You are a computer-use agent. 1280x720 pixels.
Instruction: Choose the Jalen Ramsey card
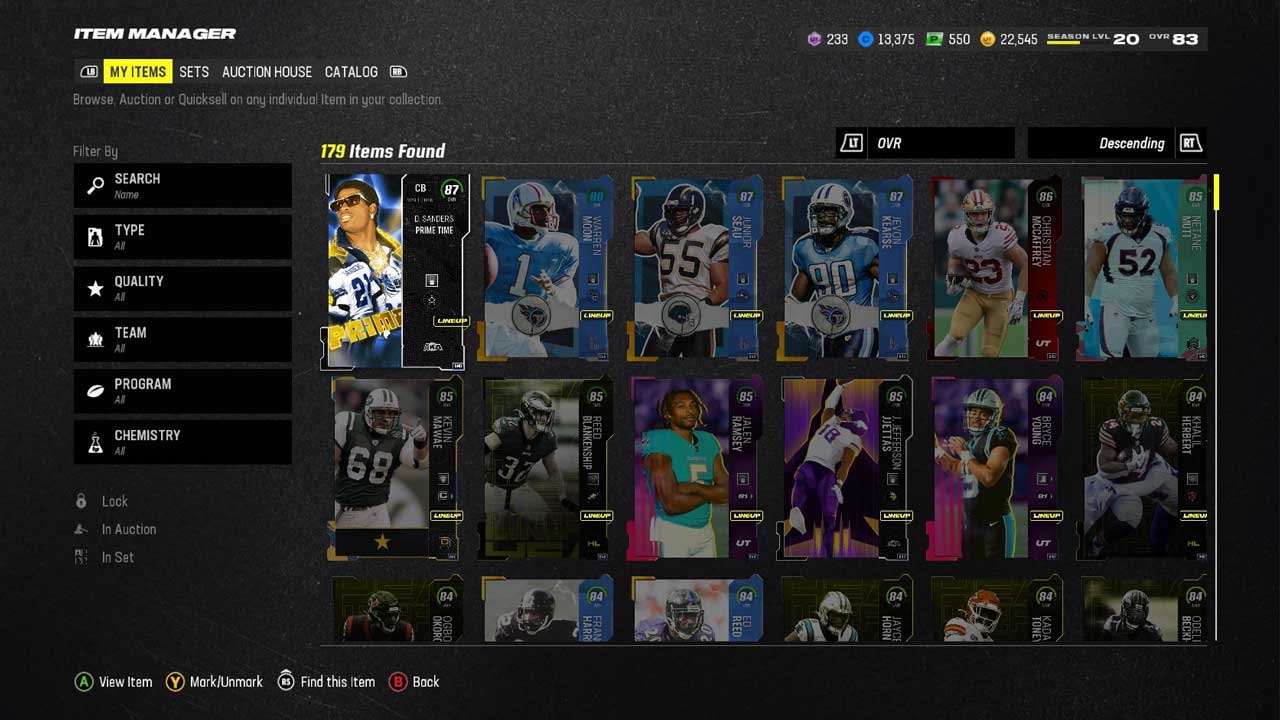tap(697, 468)
